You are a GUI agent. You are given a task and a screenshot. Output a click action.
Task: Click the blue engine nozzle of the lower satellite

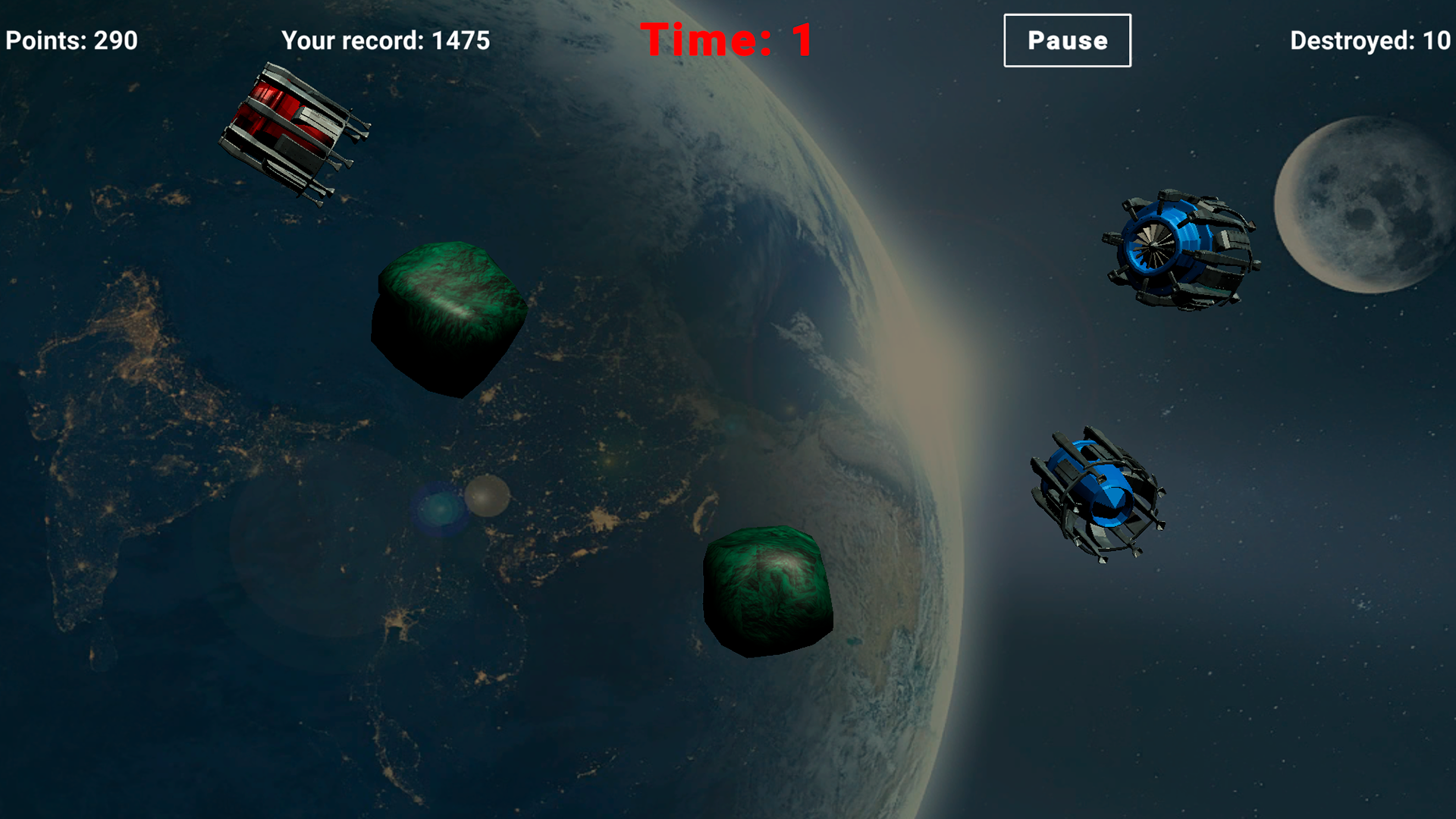coord(1111,500)
